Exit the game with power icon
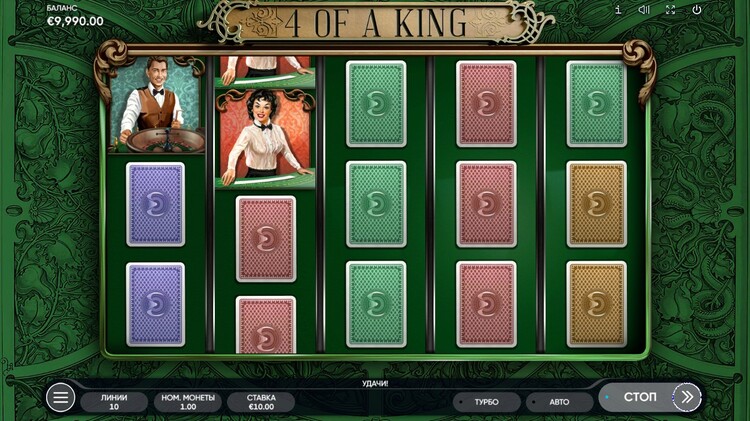 pos(697,10)
